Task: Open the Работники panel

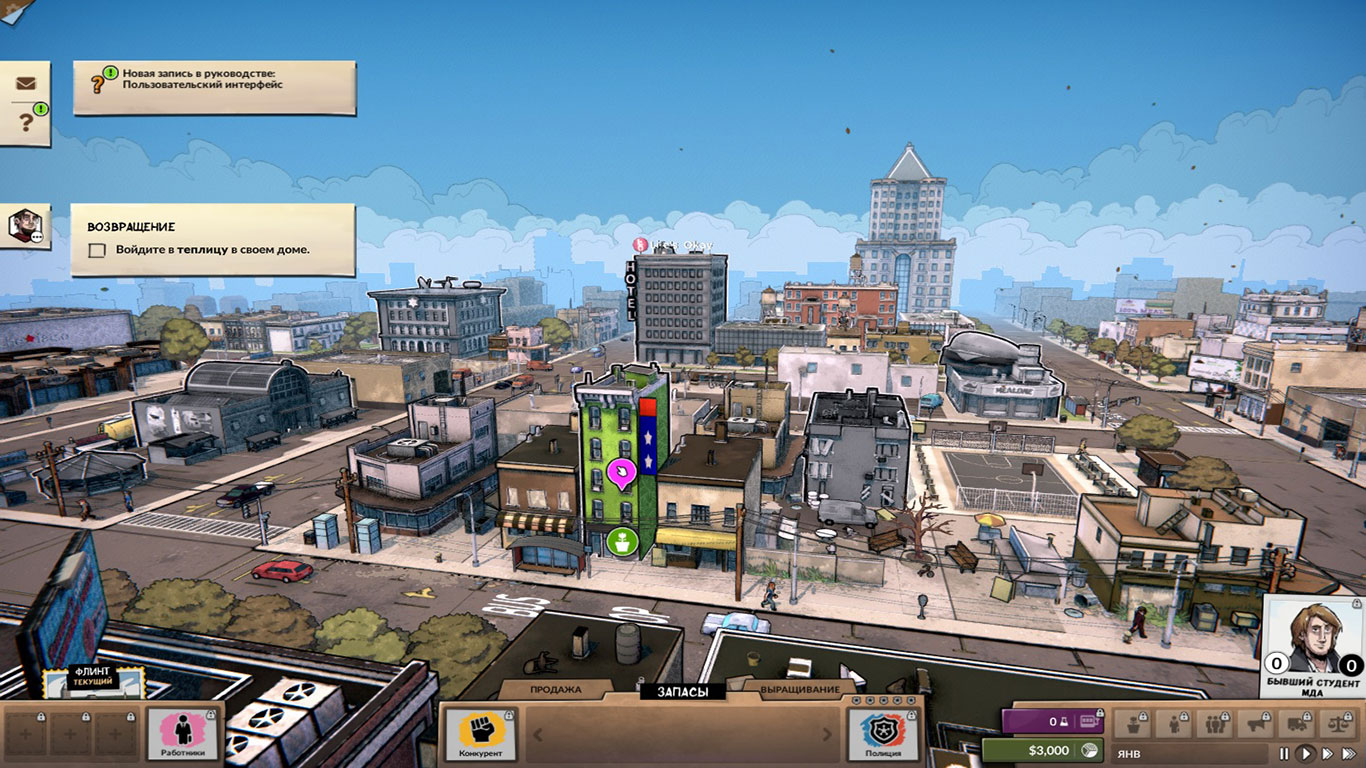Action: point(183,733)
